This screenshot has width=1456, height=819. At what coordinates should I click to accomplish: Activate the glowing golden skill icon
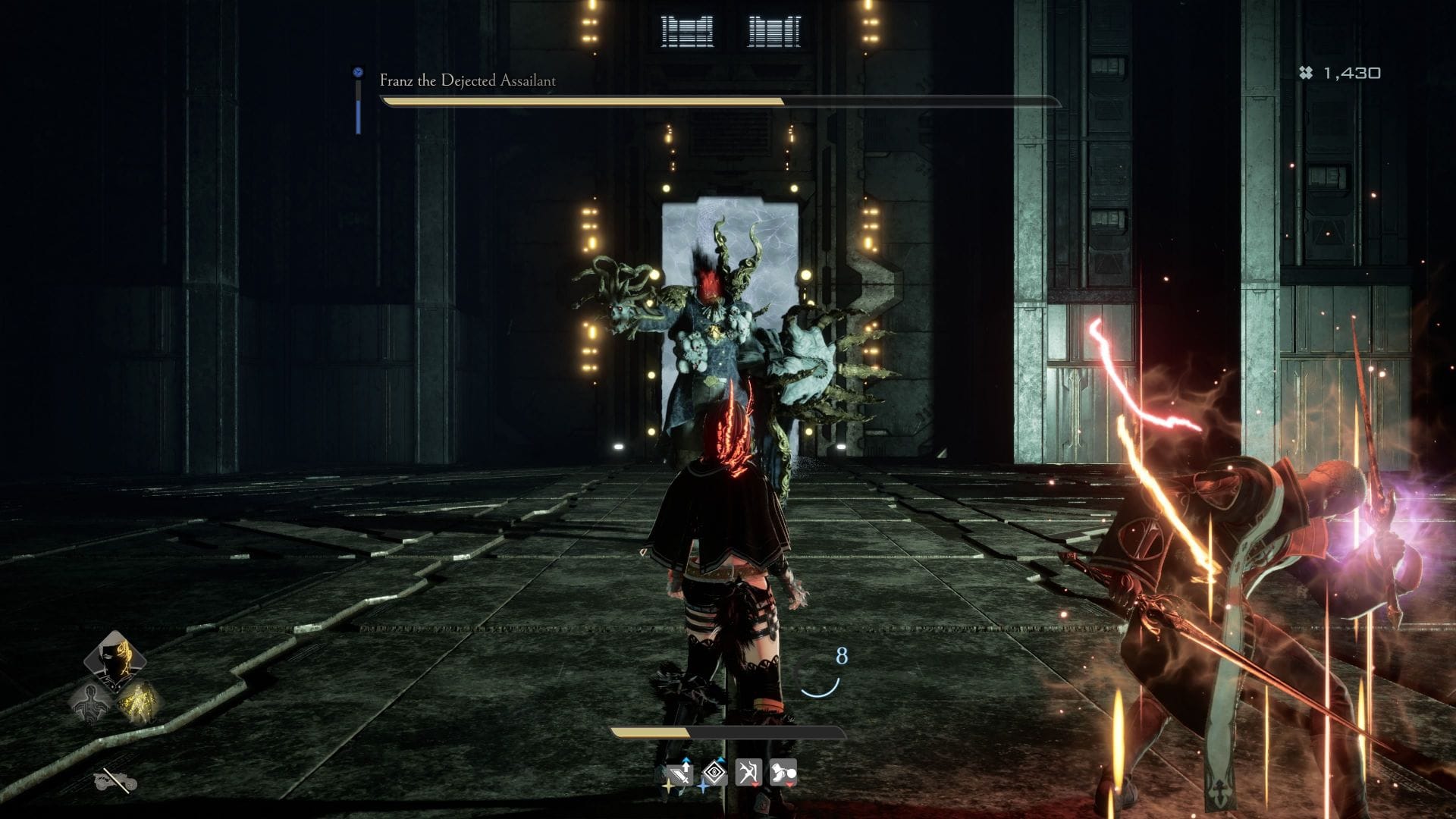coord(139,701)
